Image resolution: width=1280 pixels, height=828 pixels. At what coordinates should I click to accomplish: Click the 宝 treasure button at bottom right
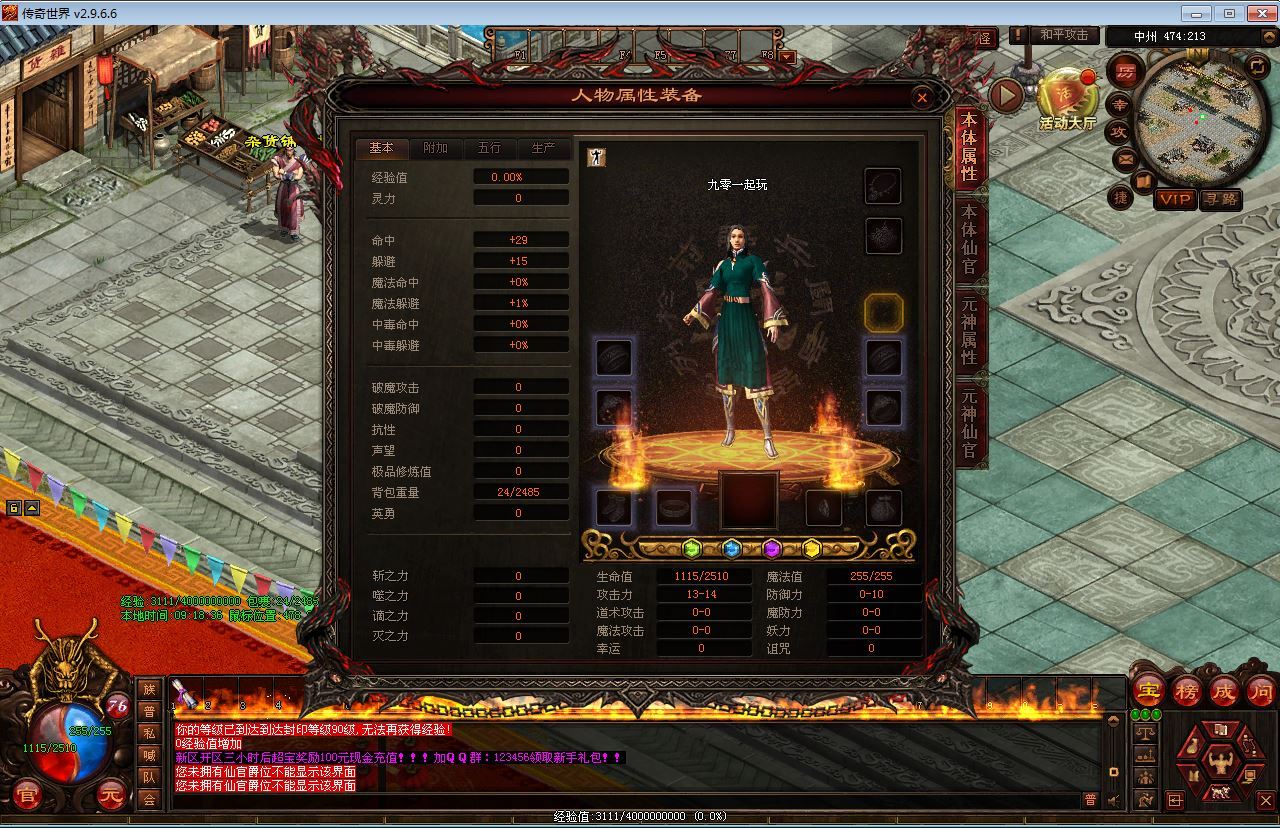point(1148,690)
